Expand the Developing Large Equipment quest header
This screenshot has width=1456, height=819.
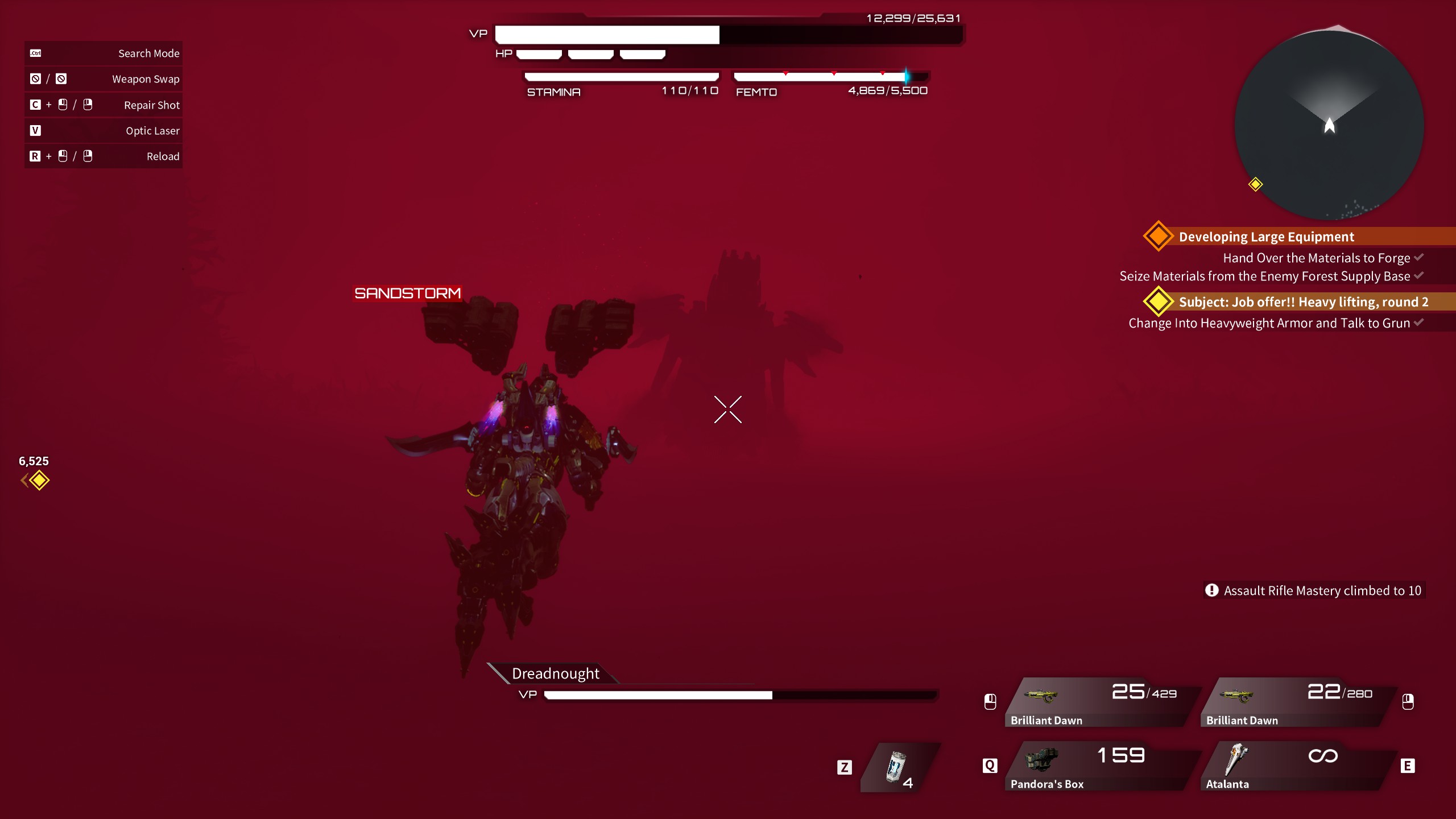click(1267, 237)
